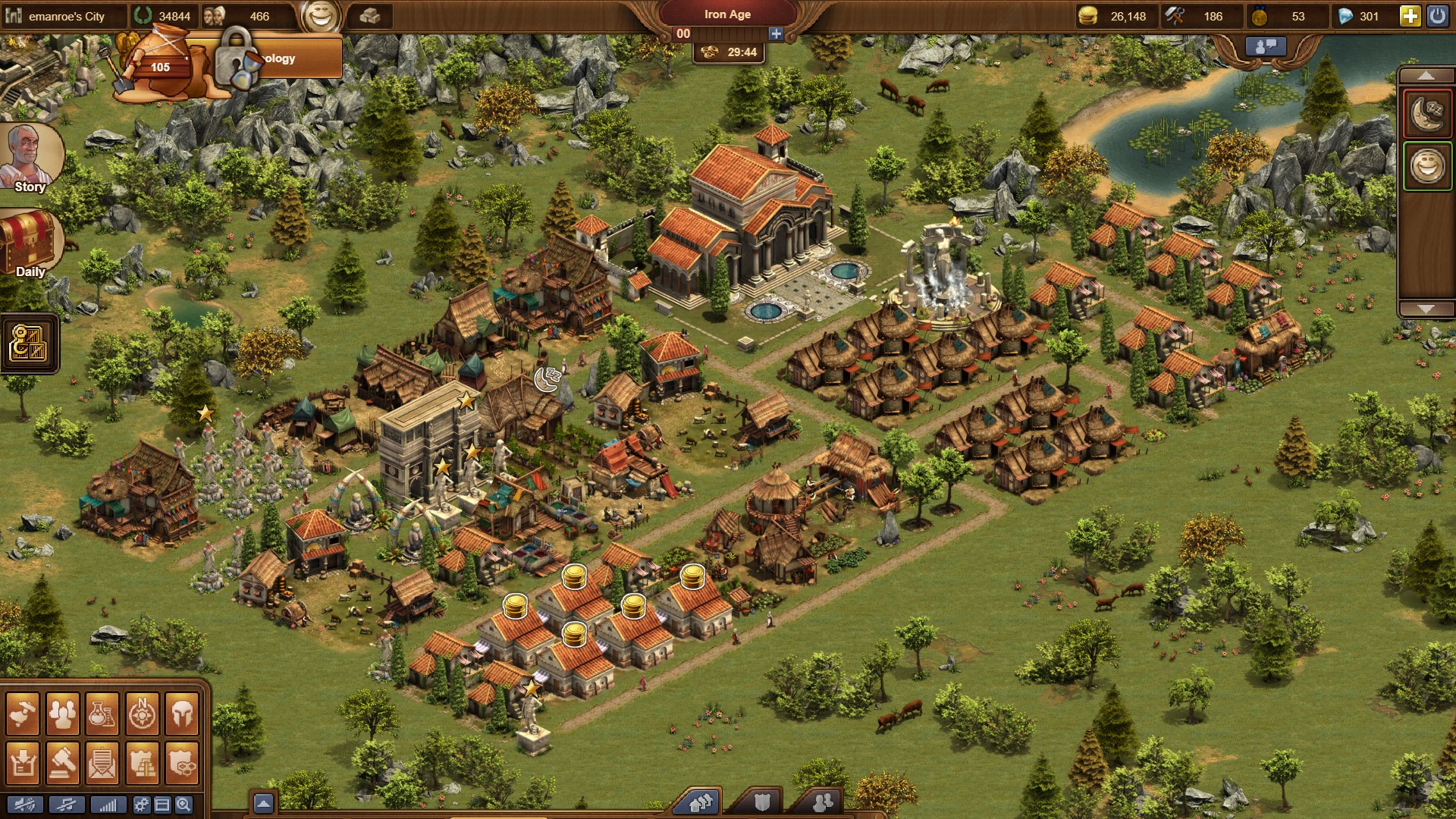Open the gear settings button
This screenshot has width=1456, height=819.
click(x=141, y=805)
